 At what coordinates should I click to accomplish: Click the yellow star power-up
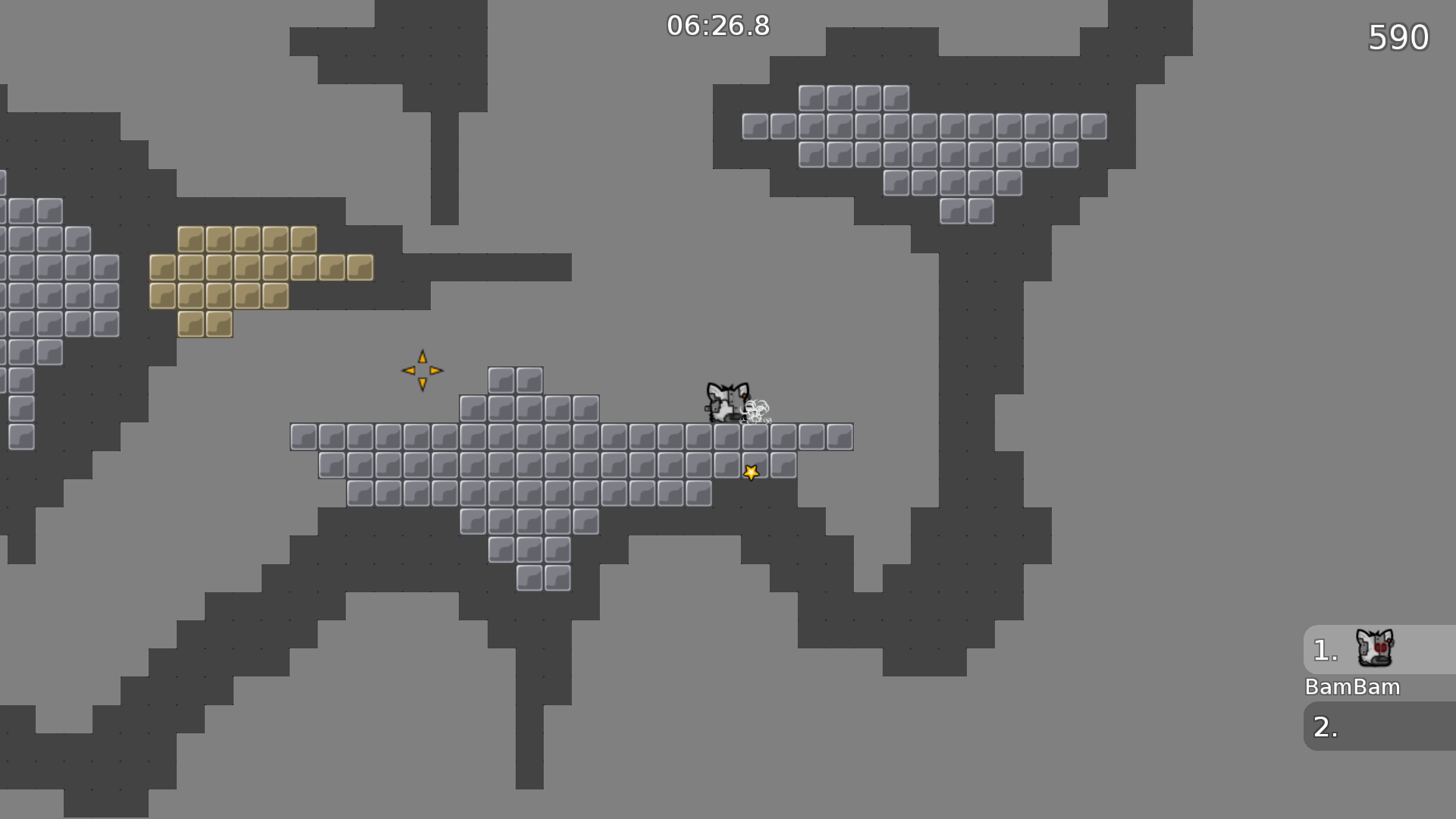[x=751, y=471]
